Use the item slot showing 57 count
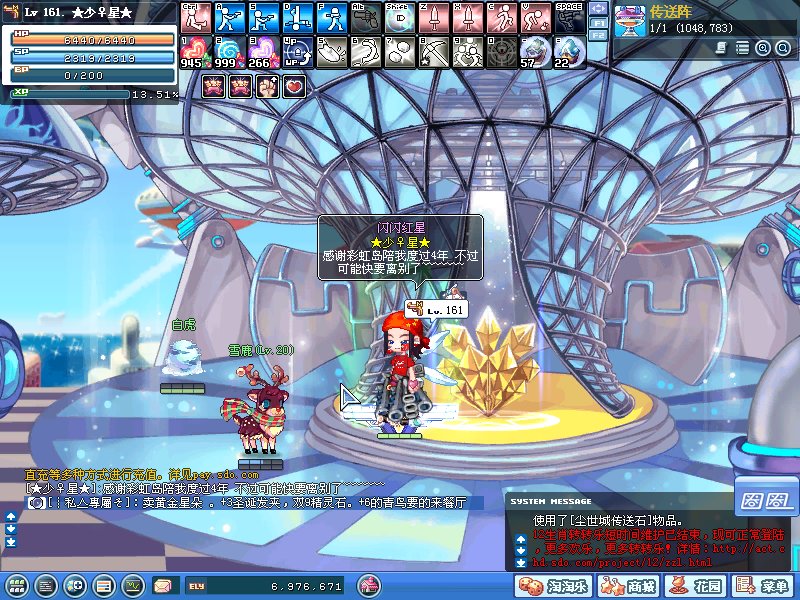Viewport: 800px width, 600px height. tap(535, 49)
